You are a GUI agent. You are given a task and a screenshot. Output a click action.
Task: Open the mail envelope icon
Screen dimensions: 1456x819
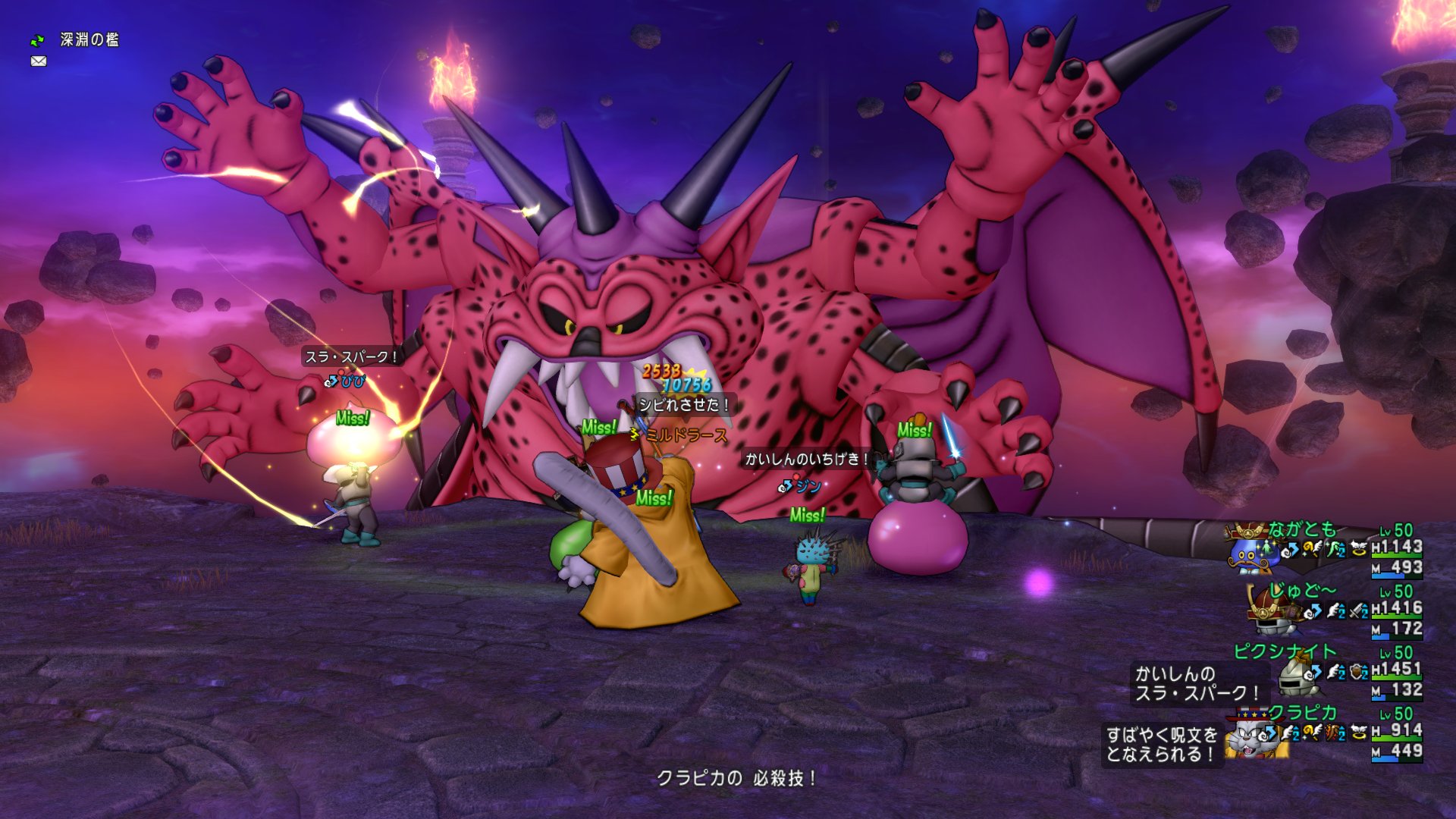pos(39,61)
